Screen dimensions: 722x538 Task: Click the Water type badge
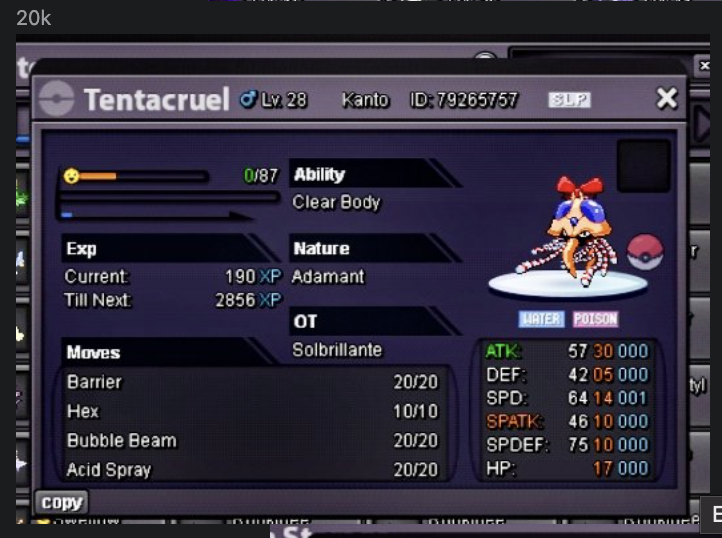point(542,319)
